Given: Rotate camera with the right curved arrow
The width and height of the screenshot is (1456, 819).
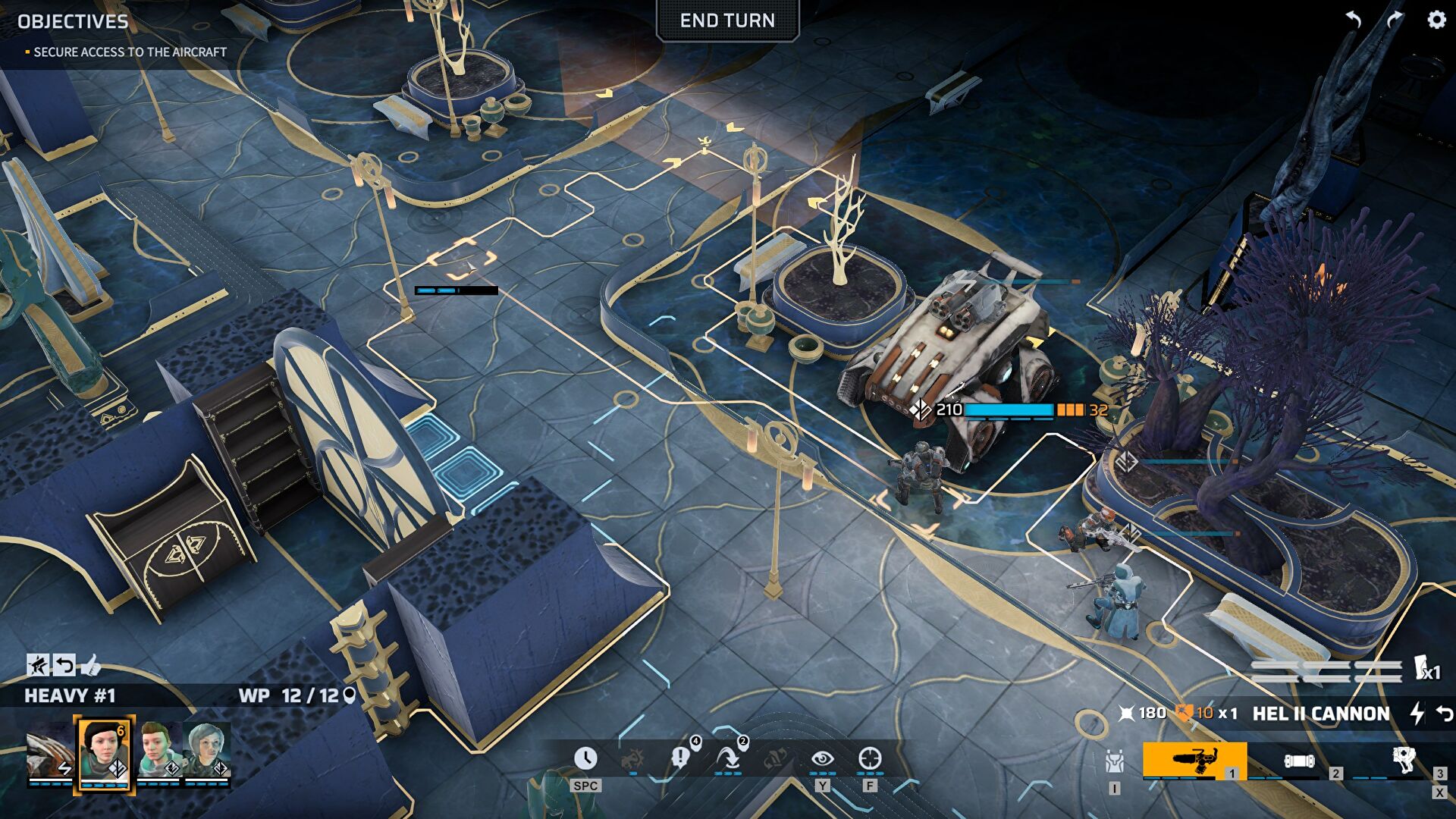Looking at the screenshot, I should [x=1395, y=20].
